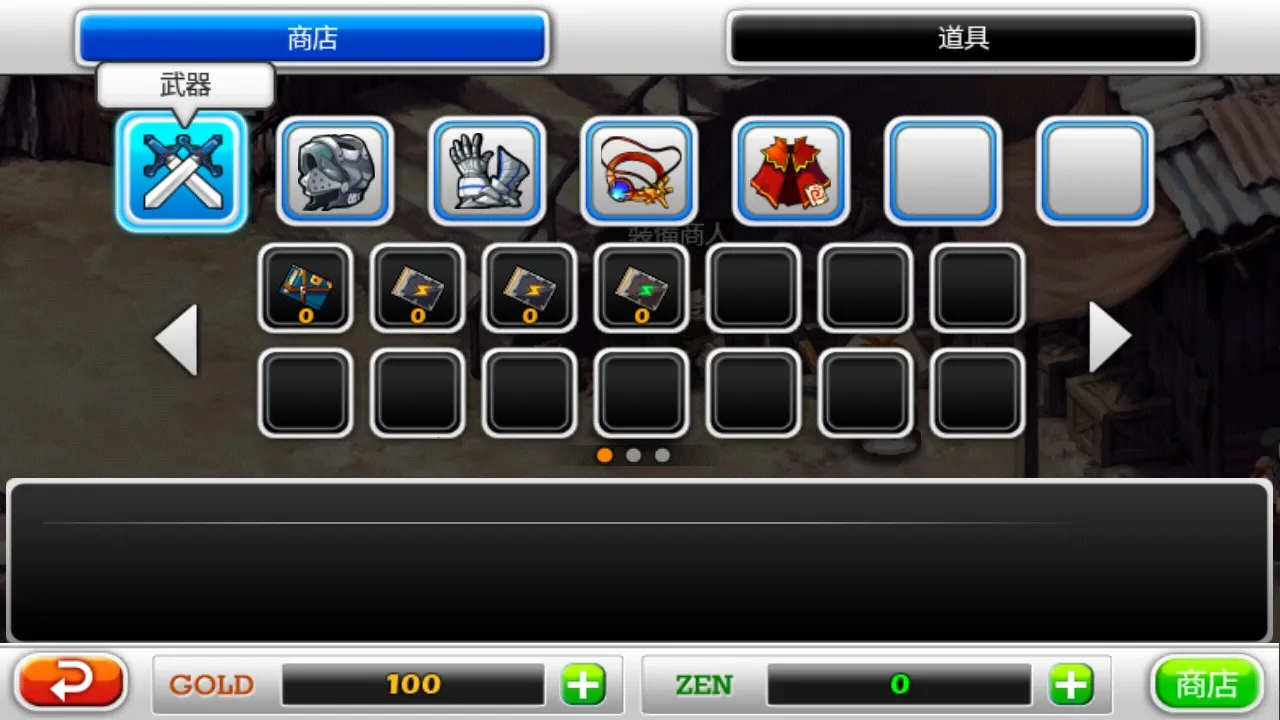Click the second page indicator dot

pos(634,455)
